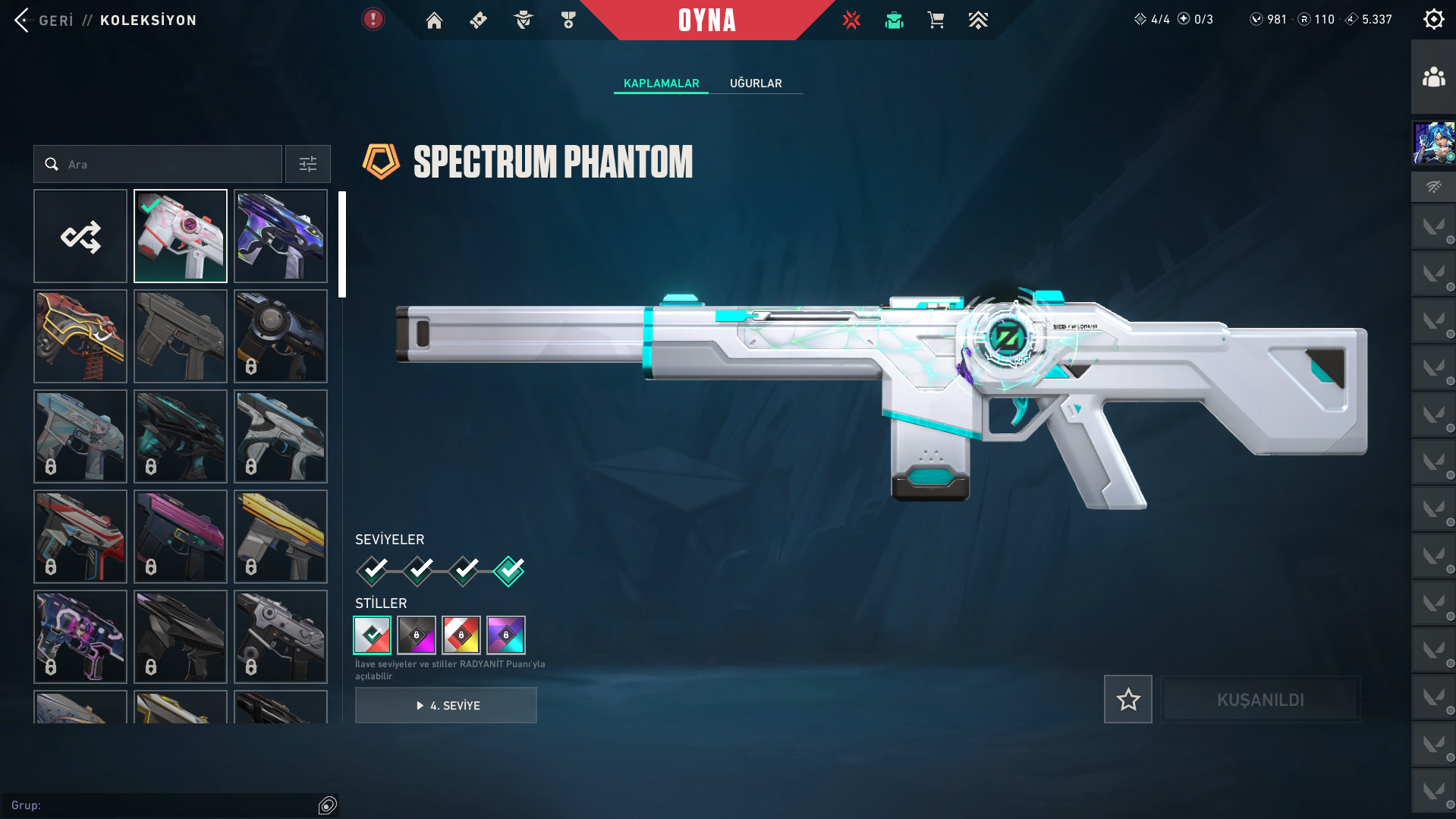The height and width of the screenshot is (819, 1456).
Task: Choose the locked red and yellow style variant
Action: pos(461,635)
